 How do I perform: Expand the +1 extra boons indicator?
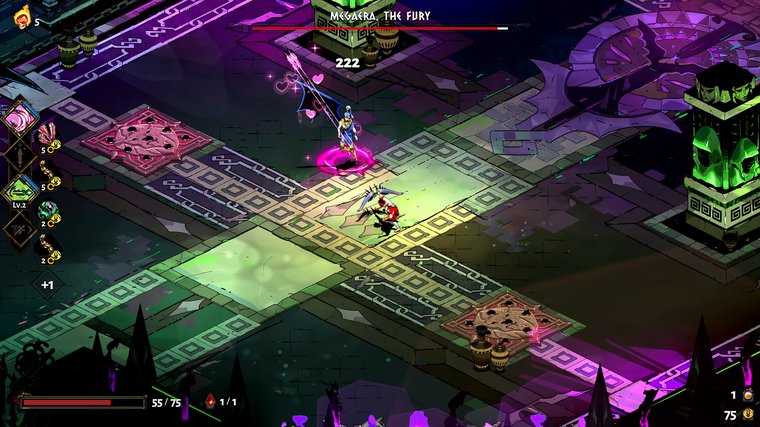(x=47, y=285)
